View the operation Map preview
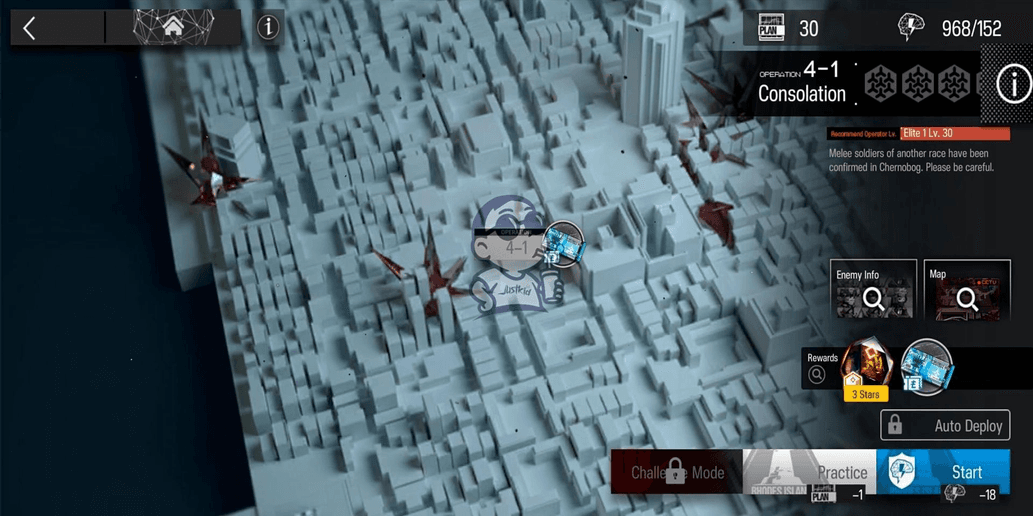This screenshot has width=1033, height=516. (966, 290)
